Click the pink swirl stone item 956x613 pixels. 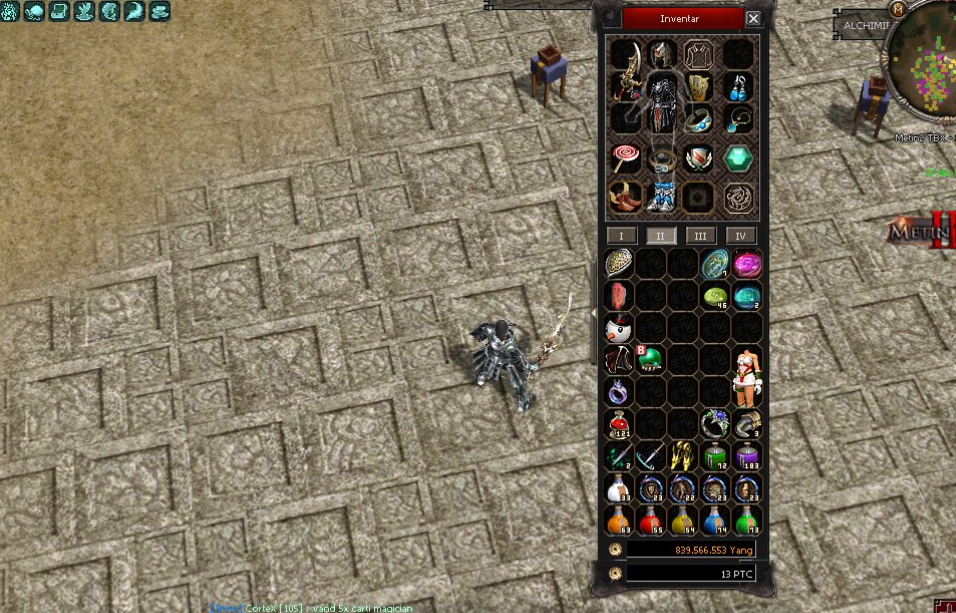[746, 264]
